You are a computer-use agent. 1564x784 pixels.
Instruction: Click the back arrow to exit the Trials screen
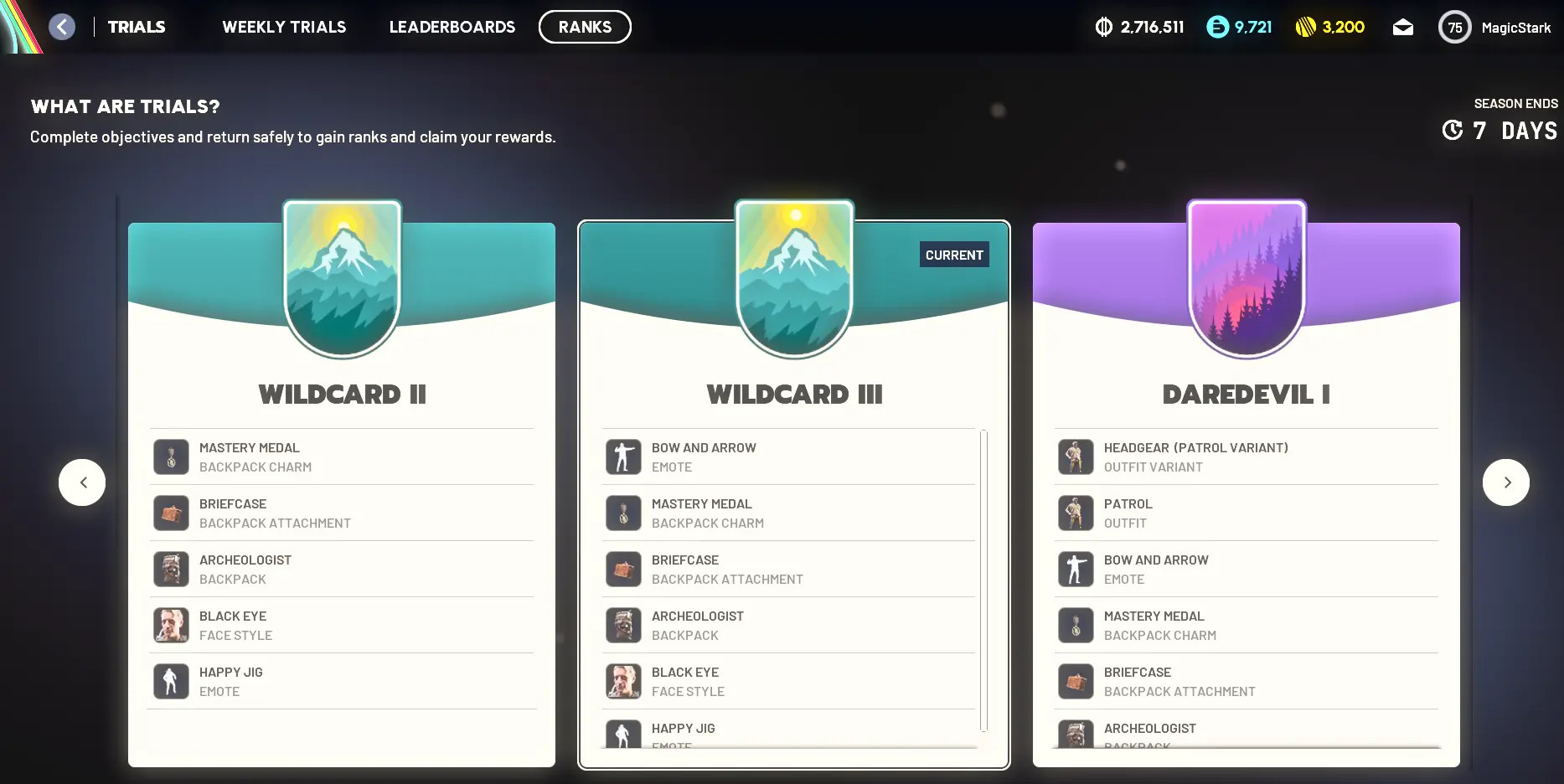[61, 26]
